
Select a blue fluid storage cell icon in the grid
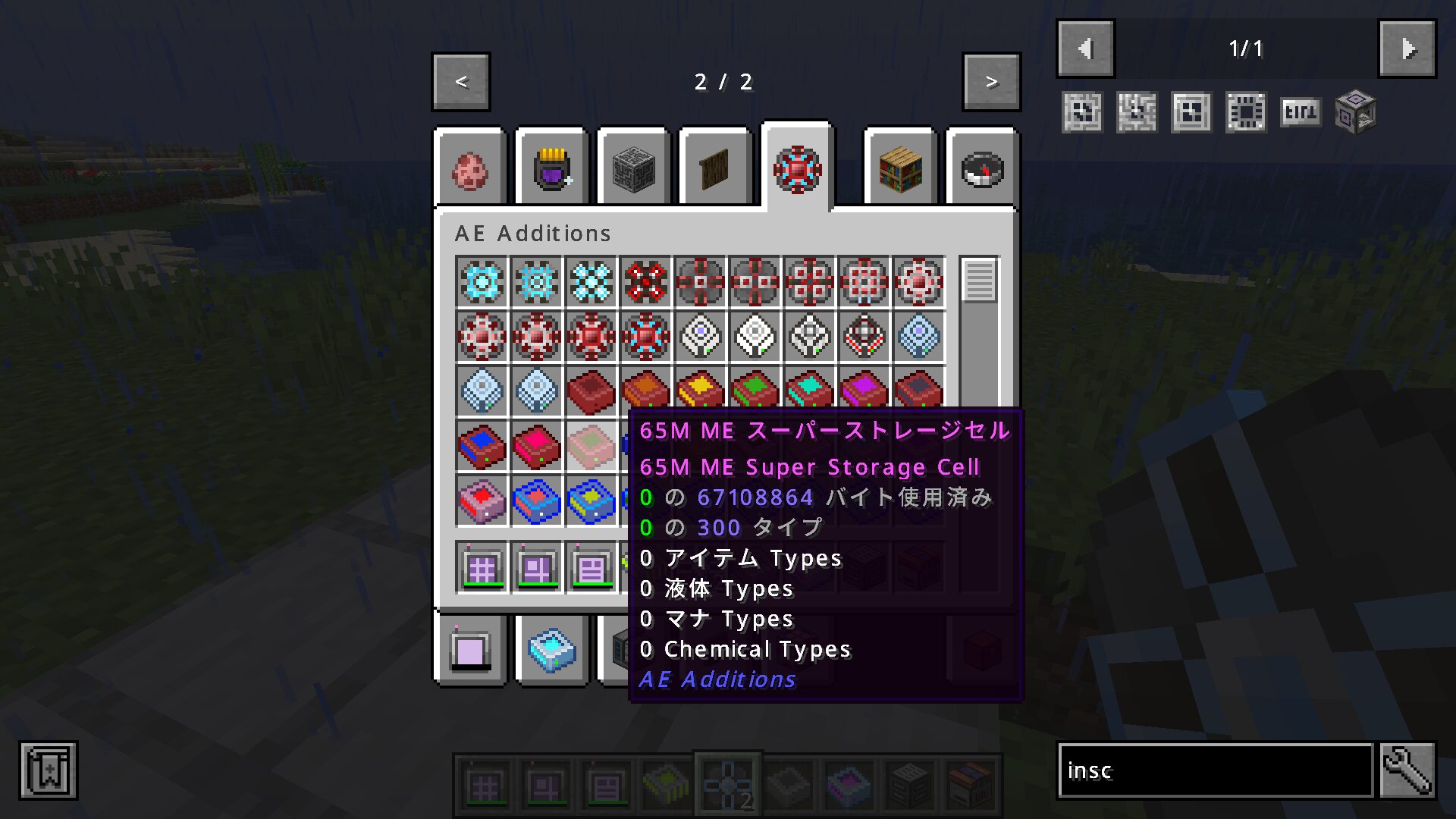pos(536,501)
